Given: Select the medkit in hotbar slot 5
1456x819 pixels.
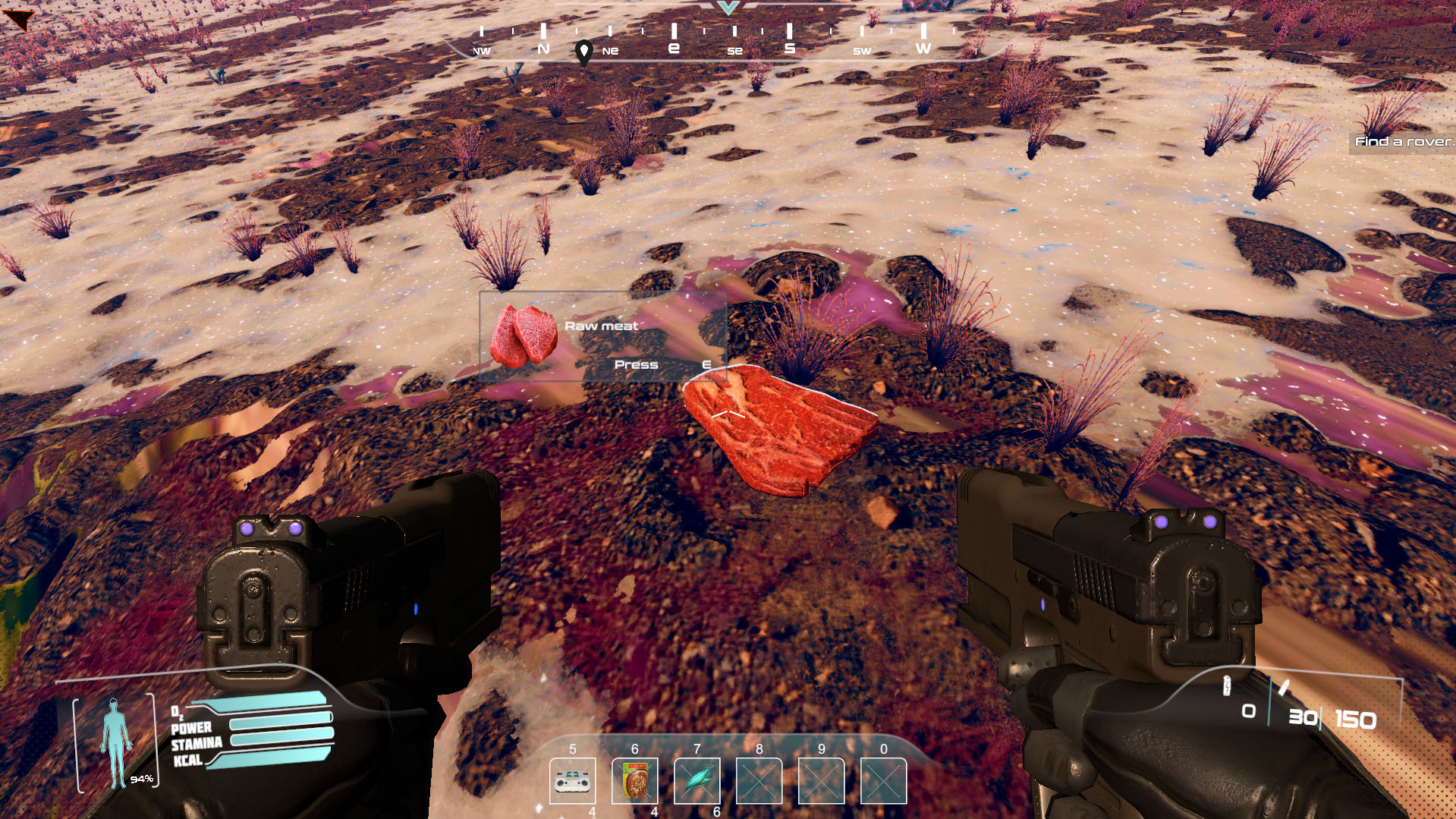Looking at the screenshot, I should click(573, 780).
